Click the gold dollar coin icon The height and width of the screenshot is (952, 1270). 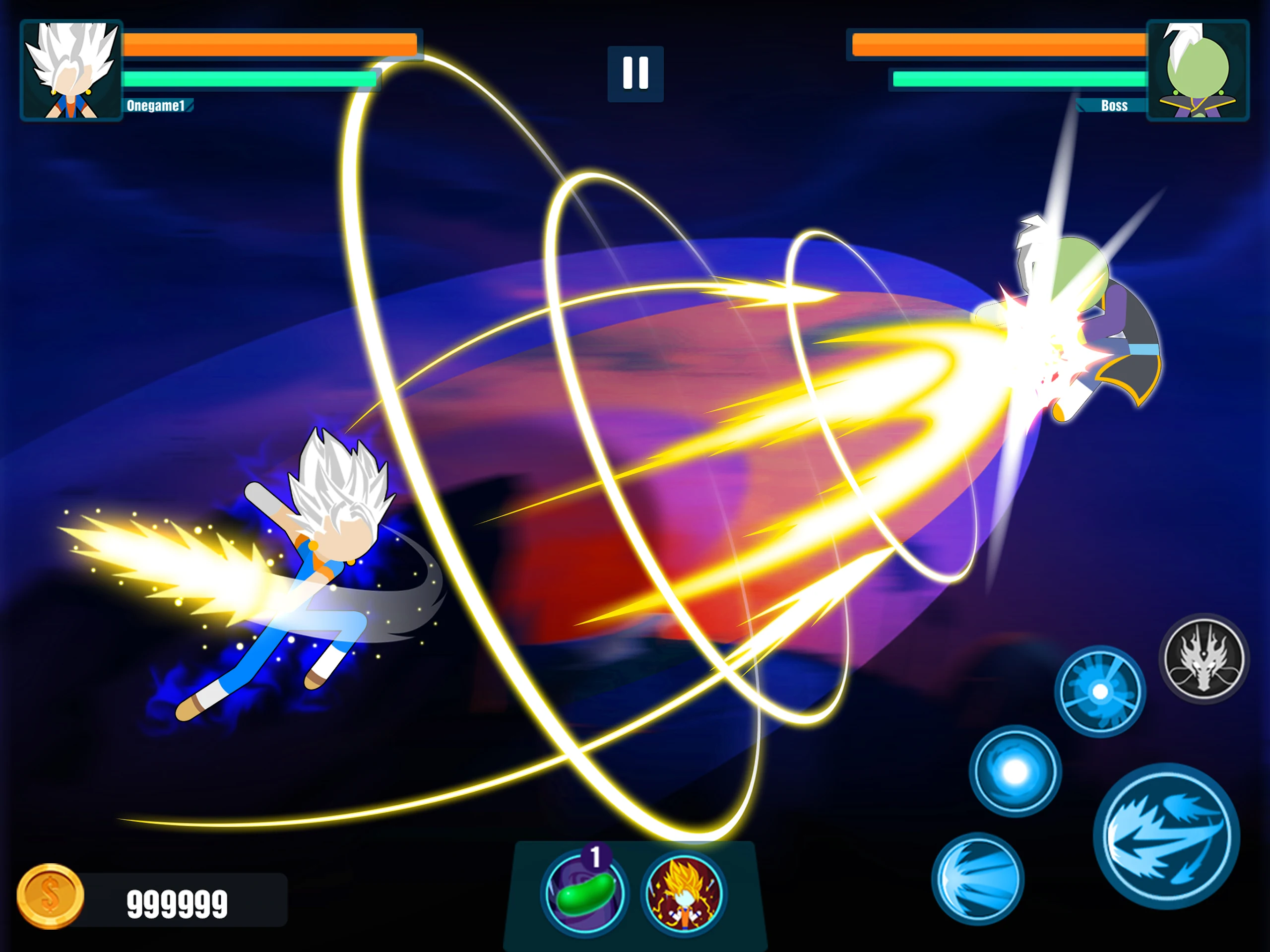coord(51,896)
